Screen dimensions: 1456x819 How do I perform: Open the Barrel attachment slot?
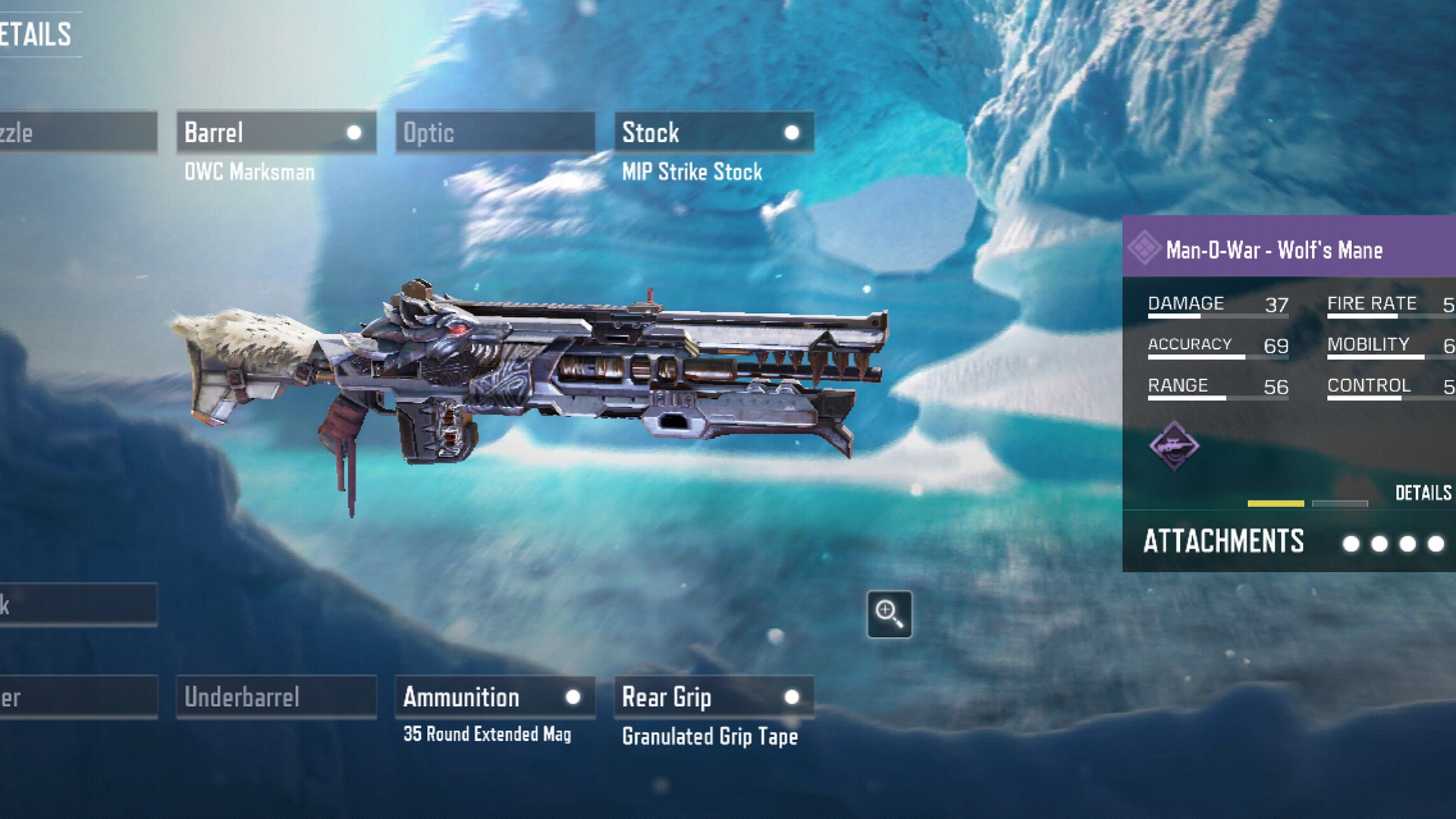(276, 133)
